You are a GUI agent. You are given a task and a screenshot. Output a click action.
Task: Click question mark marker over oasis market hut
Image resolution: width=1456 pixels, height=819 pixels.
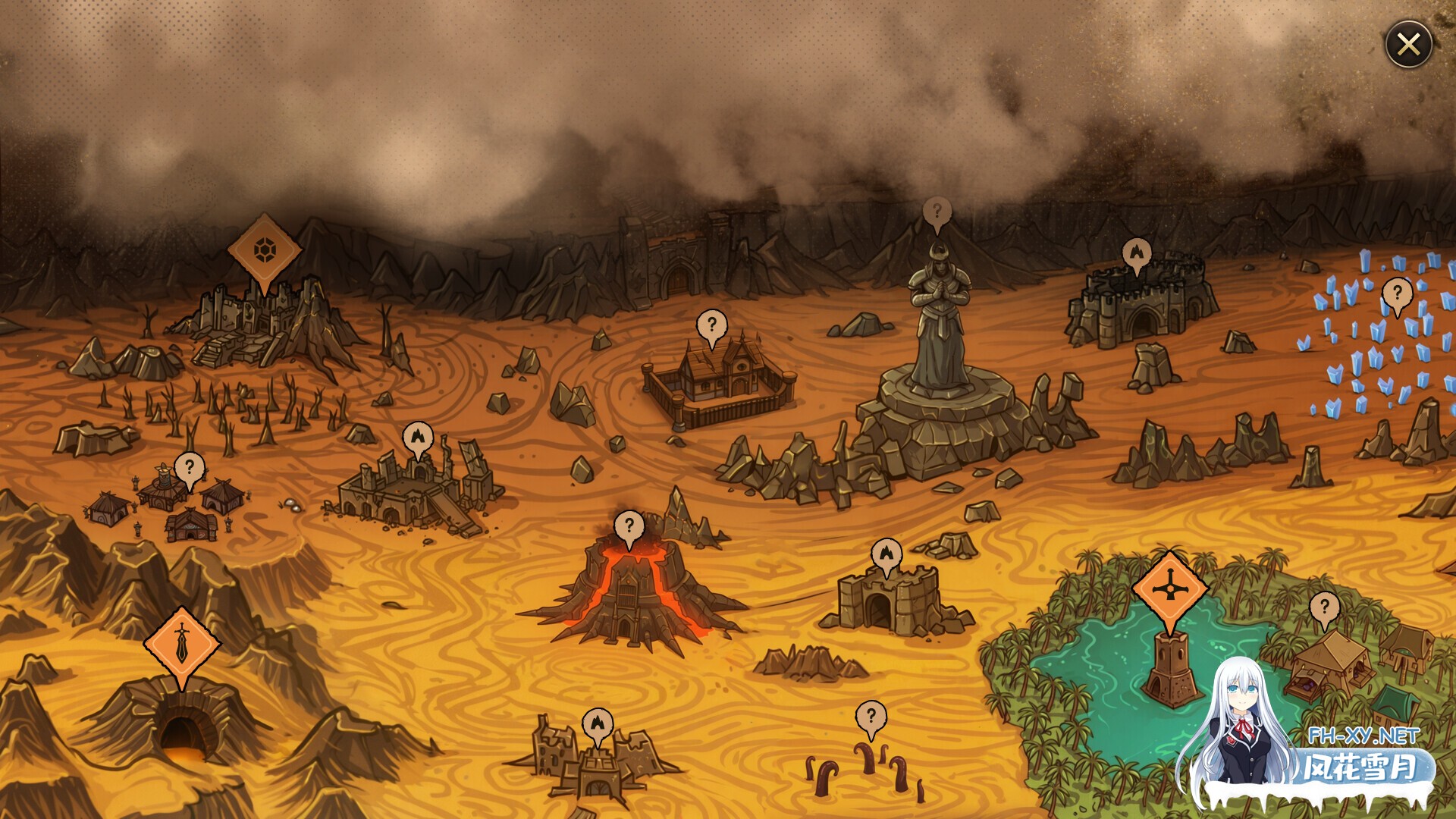(x=1324, y=607)
